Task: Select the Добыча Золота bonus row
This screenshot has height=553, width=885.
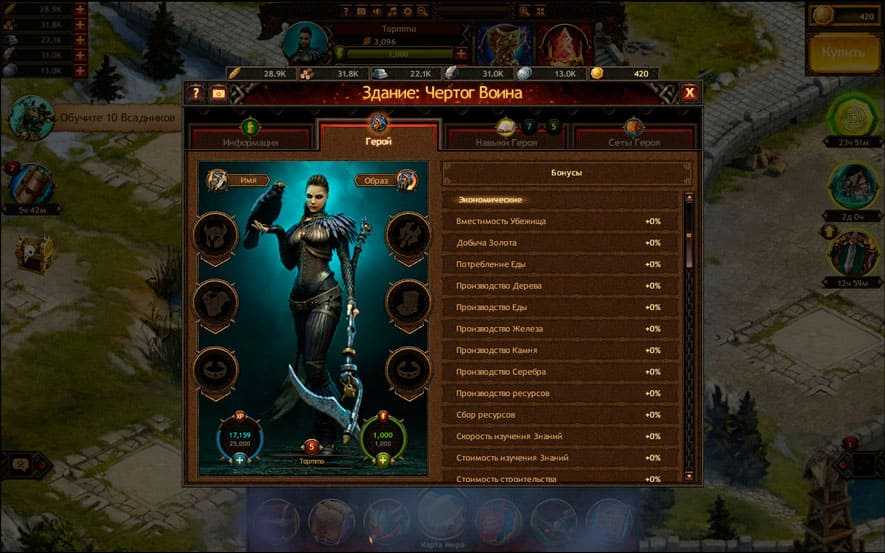Action: pos(560,243)
